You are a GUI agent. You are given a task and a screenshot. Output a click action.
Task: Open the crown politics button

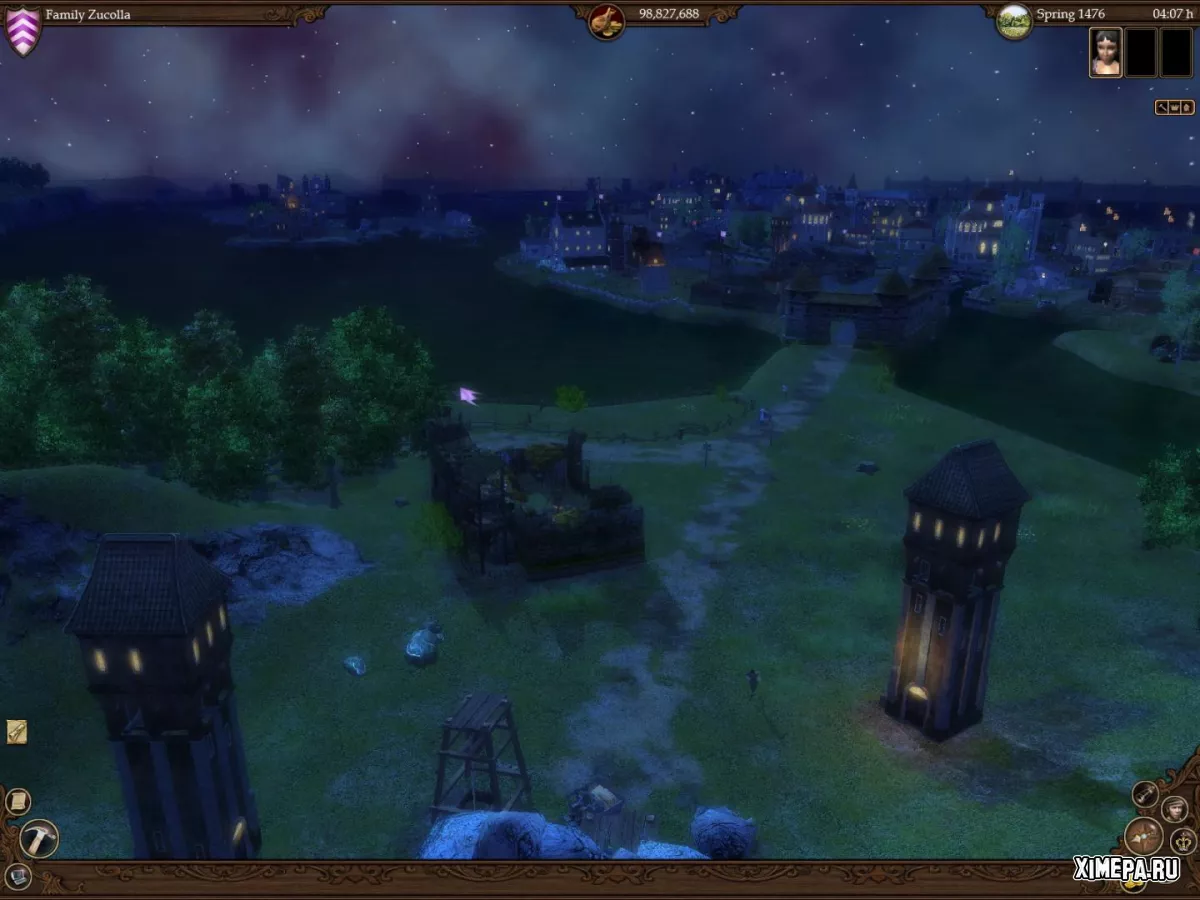pos(1183,840)
